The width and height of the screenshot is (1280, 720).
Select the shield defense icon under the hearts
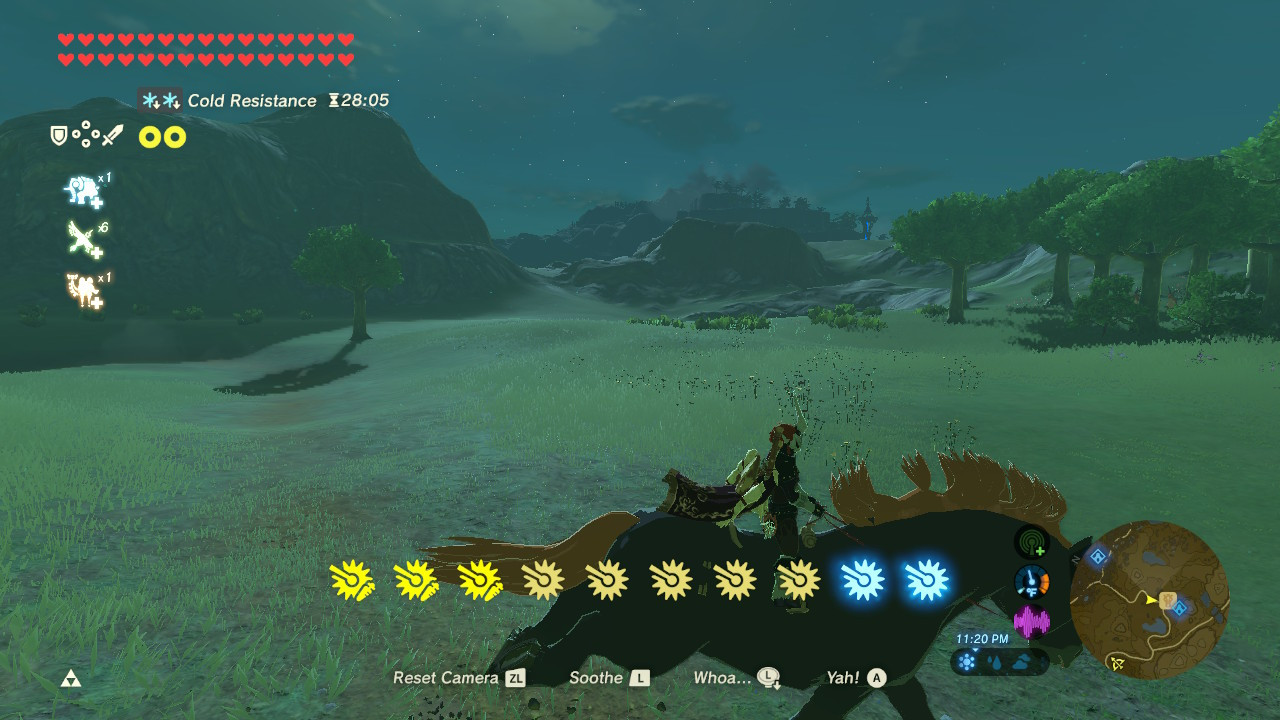(58, 133)
